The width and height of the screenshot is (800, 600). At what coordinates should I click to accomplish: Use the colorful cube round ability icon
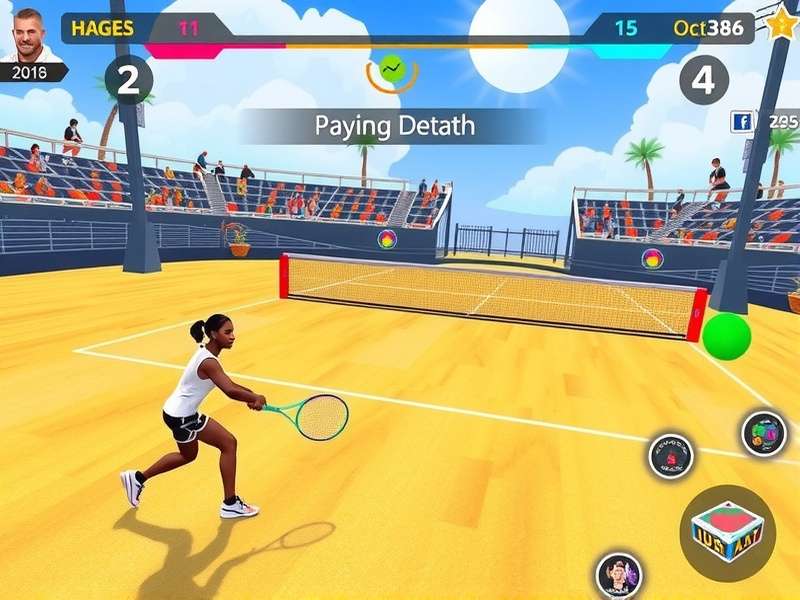pyautogui.click(x=764, y=433)
